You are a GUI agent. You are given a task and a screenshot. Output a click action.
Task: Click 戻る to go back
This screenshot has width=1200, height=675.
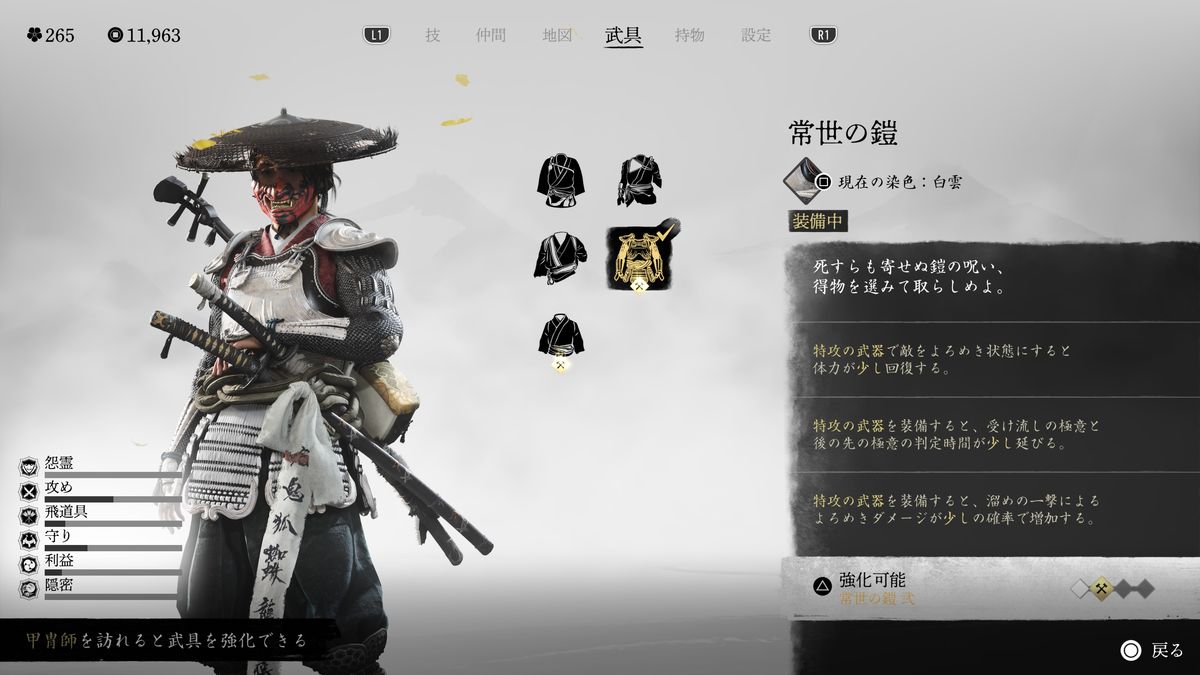pyautogui.click(x=1152, y=651)
